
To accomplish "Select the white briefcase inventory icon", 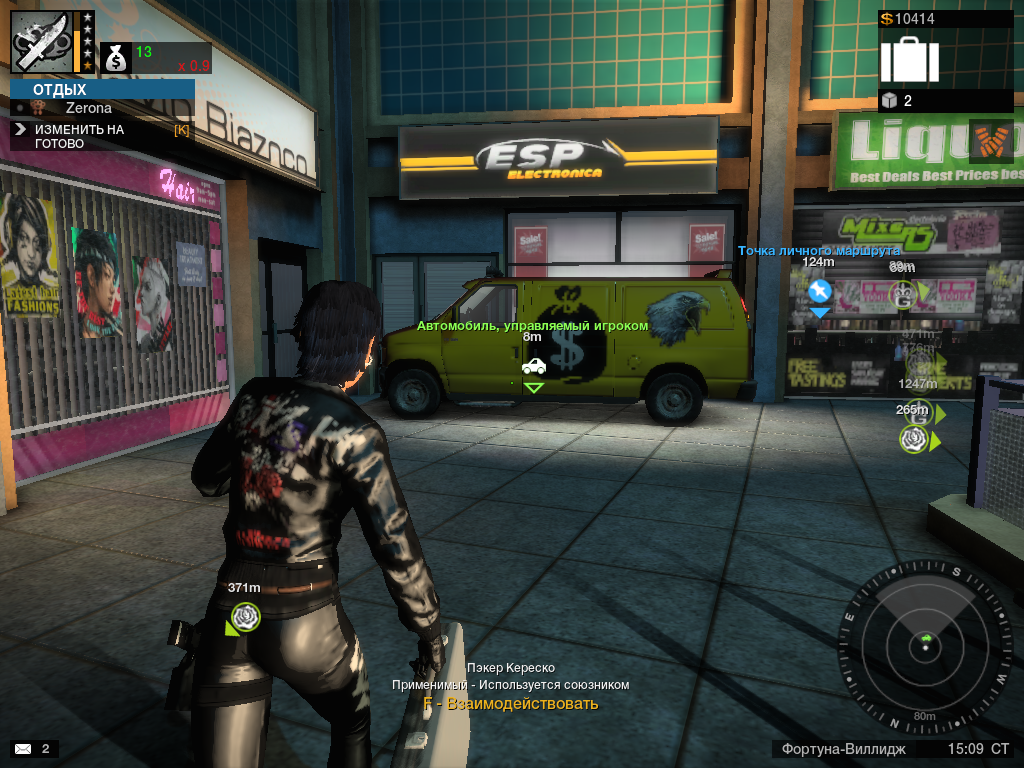I will click(909, 59).
